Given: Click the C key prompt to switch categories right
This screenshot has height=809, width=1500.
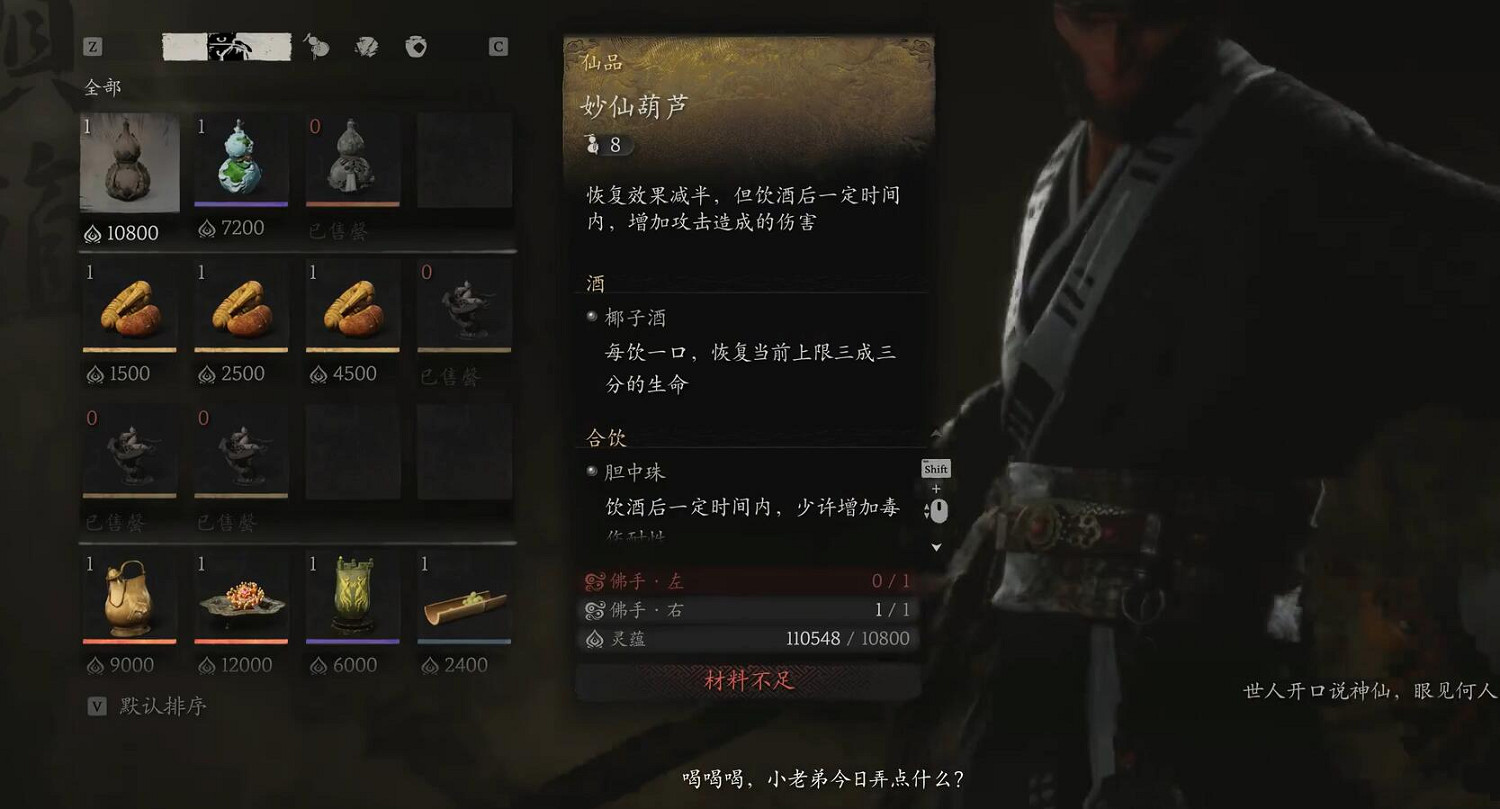Looking at the screenshot, I should click(x=498, y=46).
